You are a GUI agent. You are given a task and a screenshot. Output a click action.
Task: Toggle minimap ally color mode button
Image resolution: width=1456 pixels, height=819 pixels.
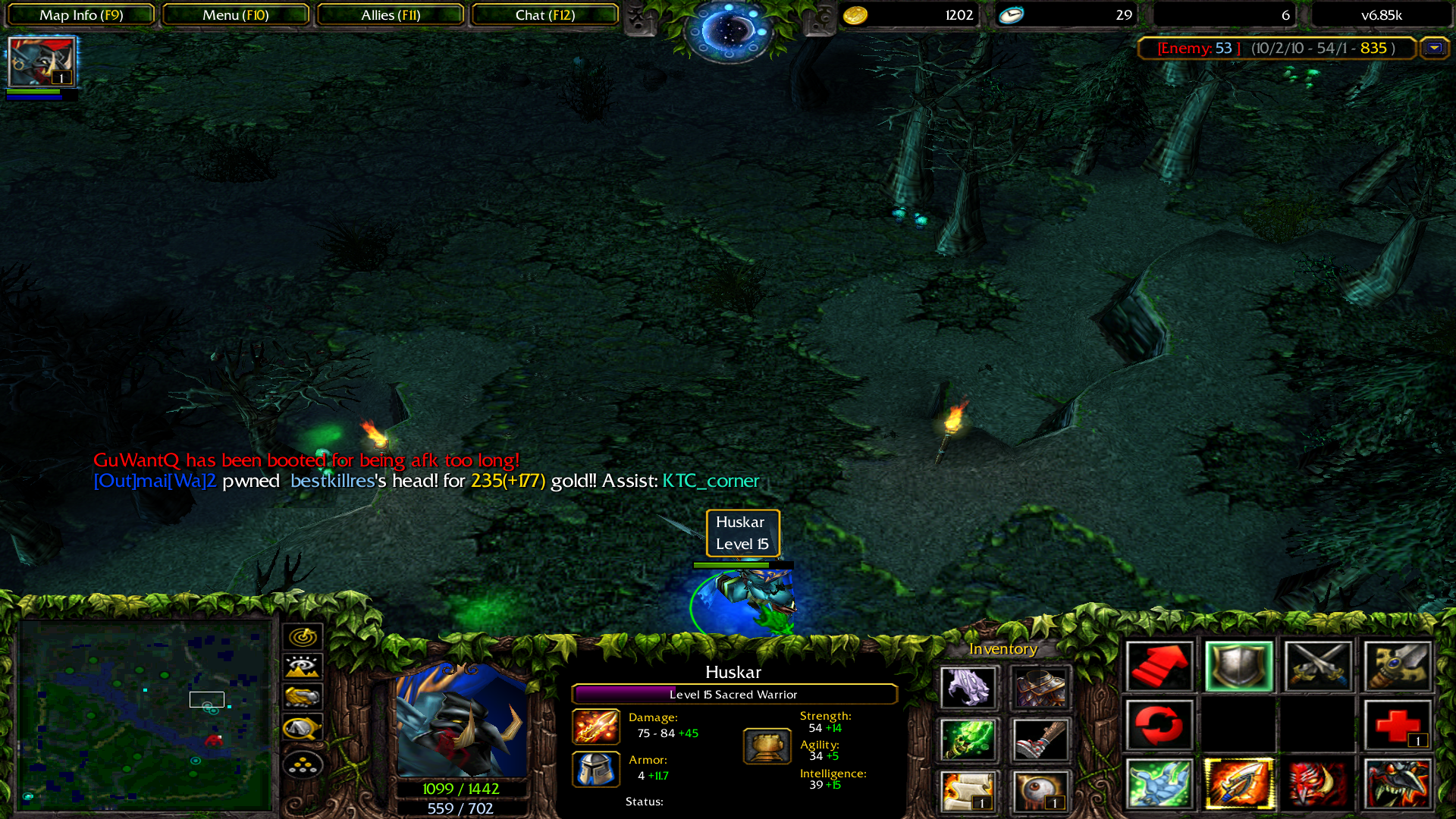[x=303, y=697]
